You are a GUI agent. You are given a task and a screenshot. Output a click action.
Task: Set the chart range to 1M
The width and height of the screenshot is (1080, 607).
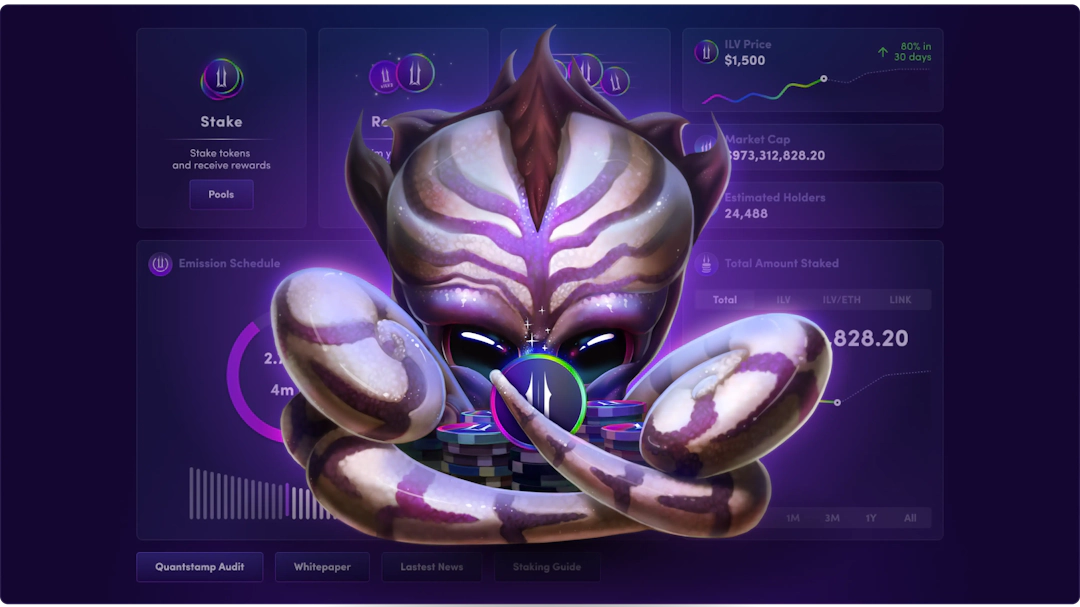pyautogui.click(x=793, y=518)
